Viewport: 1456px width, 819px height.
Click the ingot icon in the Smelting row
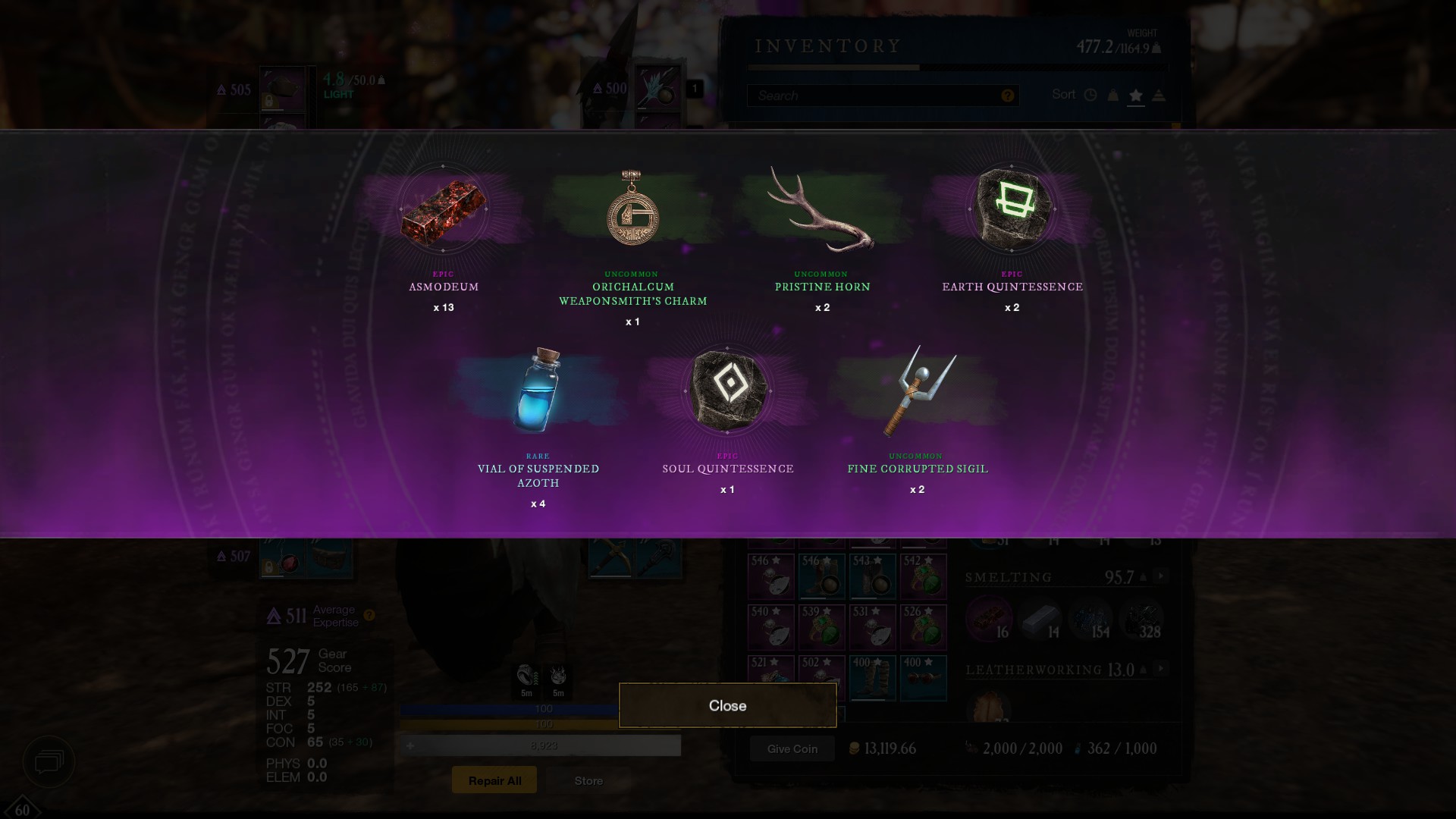(x=1040, y=618)
